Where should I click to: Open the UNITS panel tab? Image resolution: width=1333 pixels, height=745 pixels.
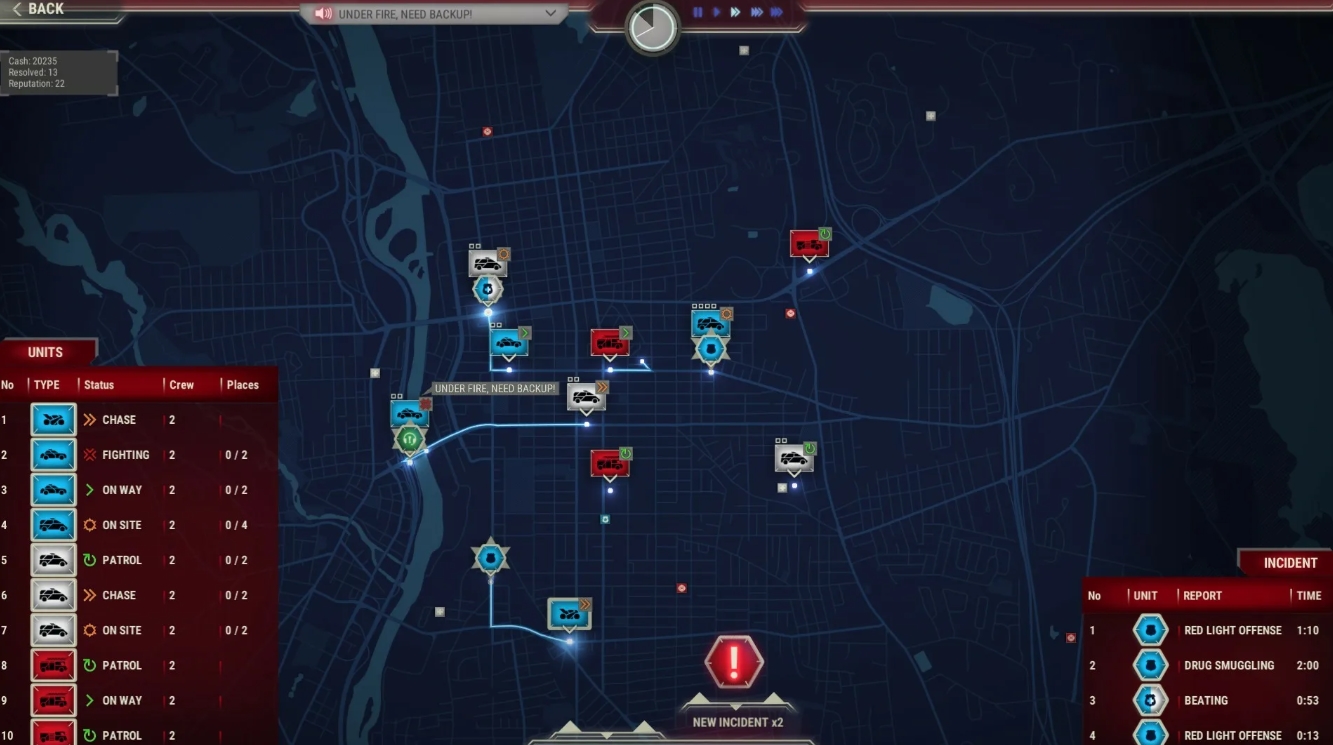click(x=47, y=351)
